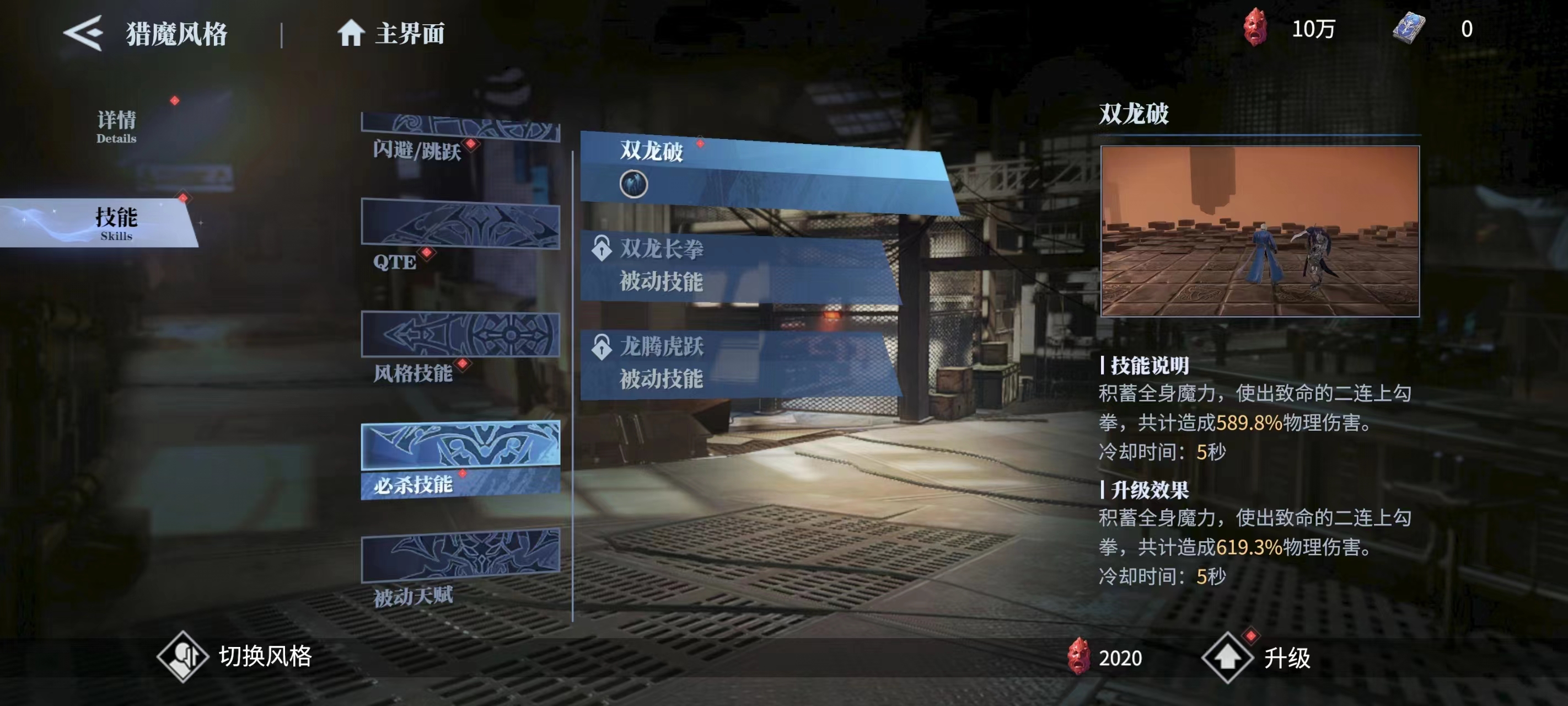Play the 双龙破 skill preview video
The image size is (1568, 706).
point(1259,231)
